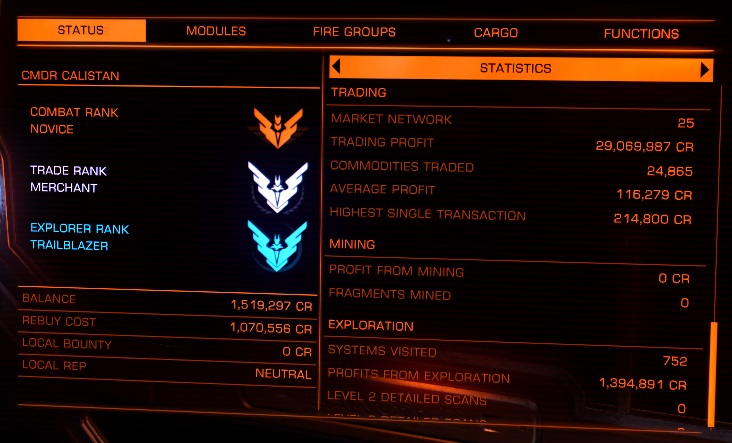Open the Modules tab
Image resolution: width=732 pixels, height=443 pixels.
216,31
